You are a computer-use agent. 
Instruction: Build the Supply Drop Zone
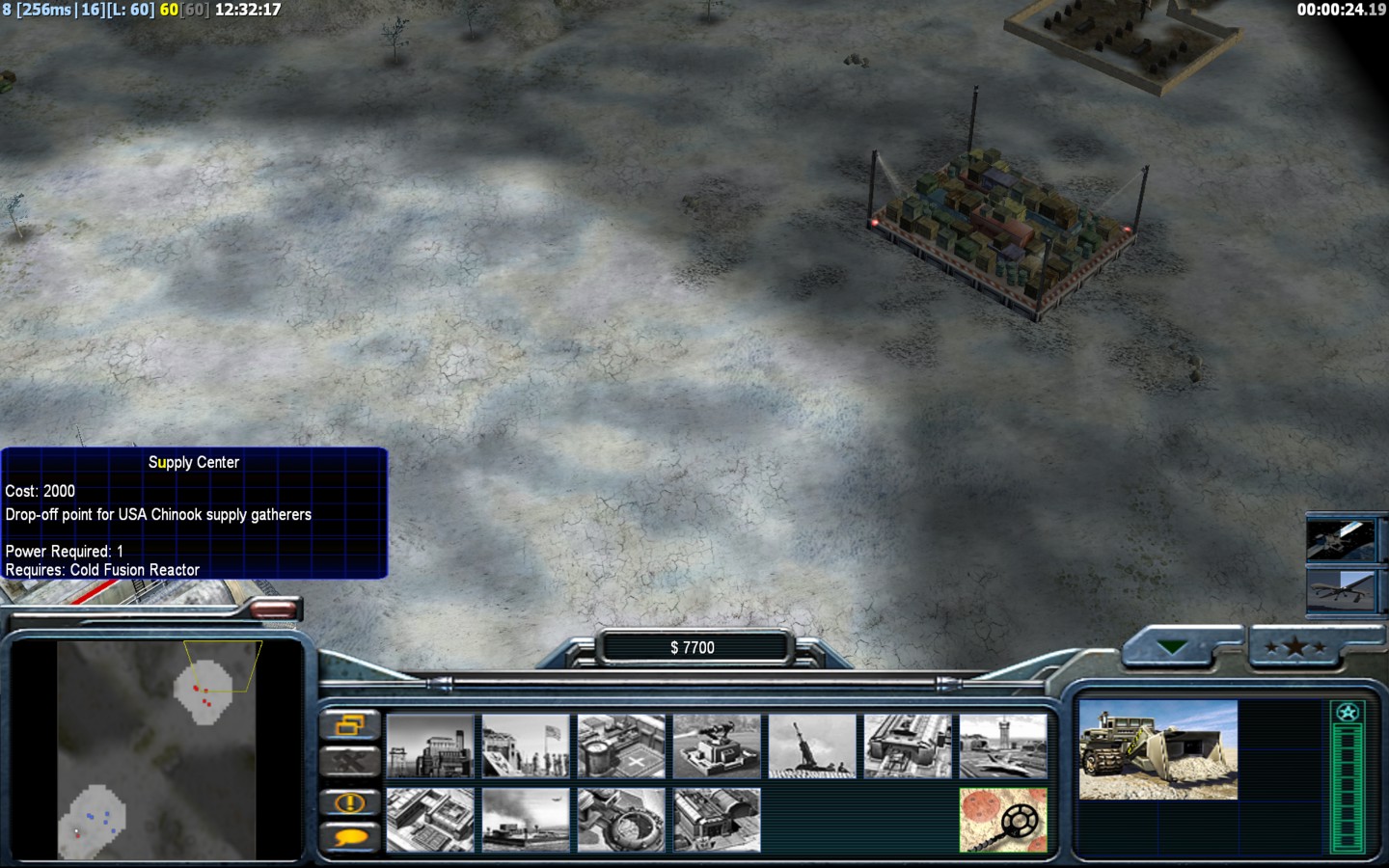pyautogui.click(x=526, y=820)
